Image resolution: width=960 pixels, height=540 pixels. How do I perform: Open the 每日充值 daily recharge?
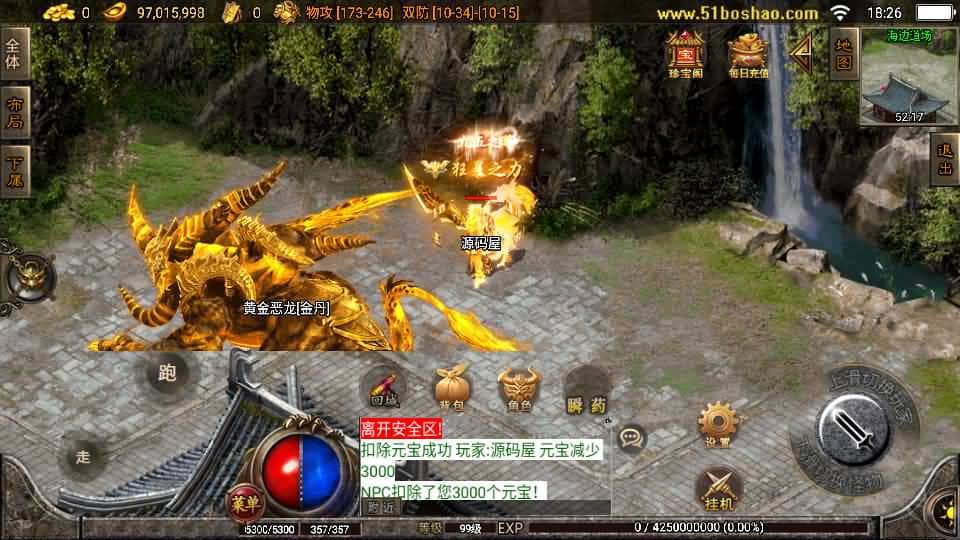pyautogui.click(x=747, y=54)
